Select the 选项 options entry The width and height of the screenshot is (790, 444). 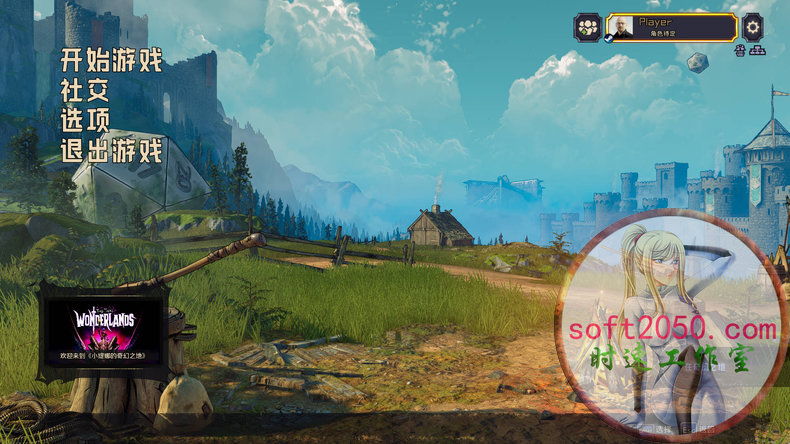coord(85,121)
